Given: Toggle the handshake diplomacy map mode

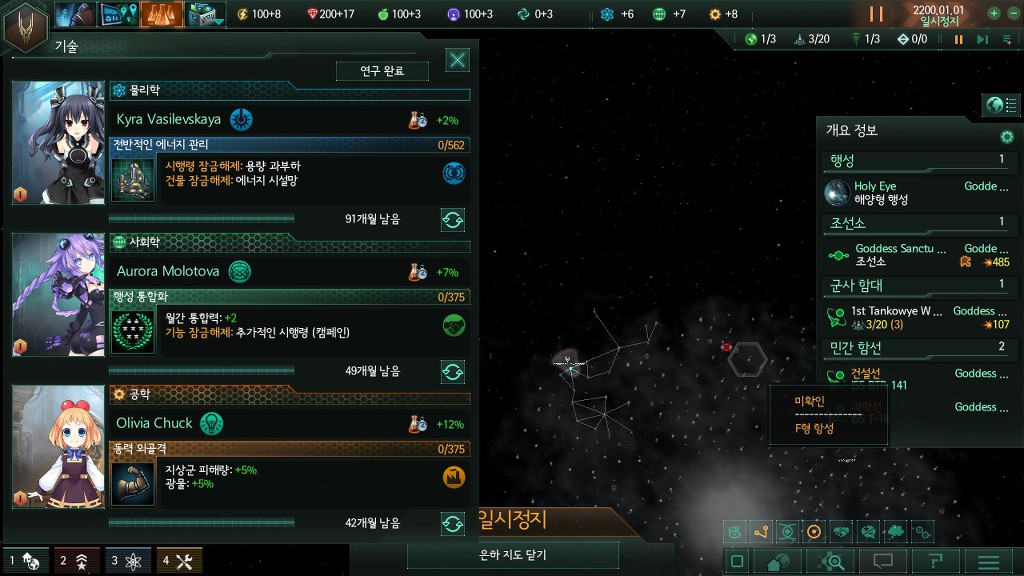Looking at the screenshot, I should (841, 532).
